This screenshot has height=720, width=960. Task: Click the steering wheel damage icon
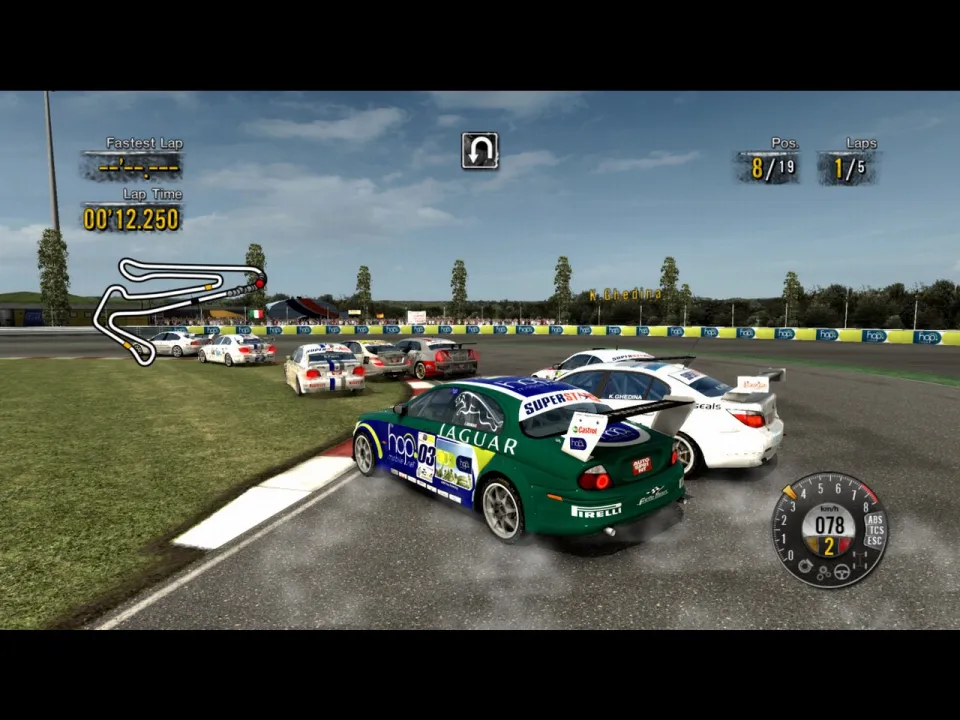842,572
